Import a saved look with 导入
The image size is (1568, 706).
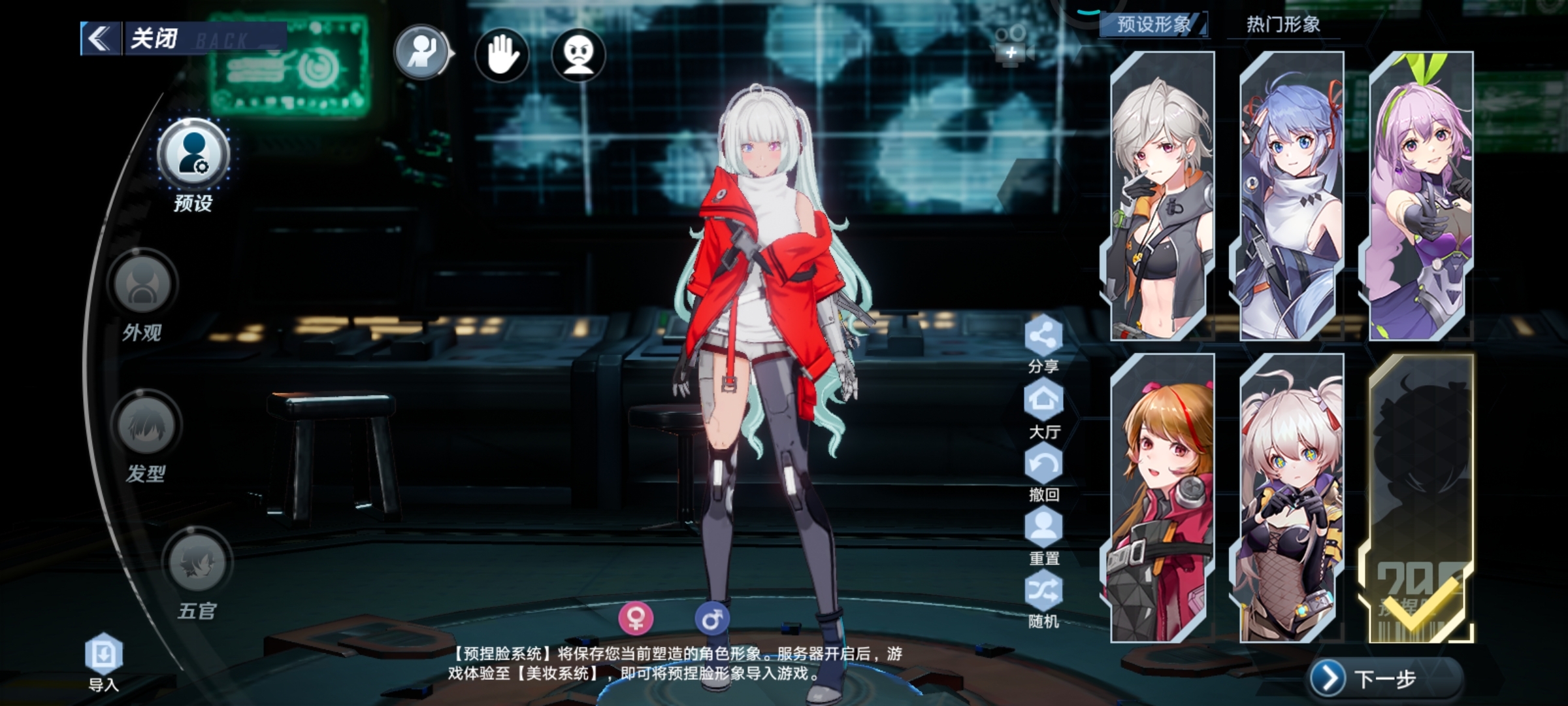pyautogui.click(x=104, y=655)
